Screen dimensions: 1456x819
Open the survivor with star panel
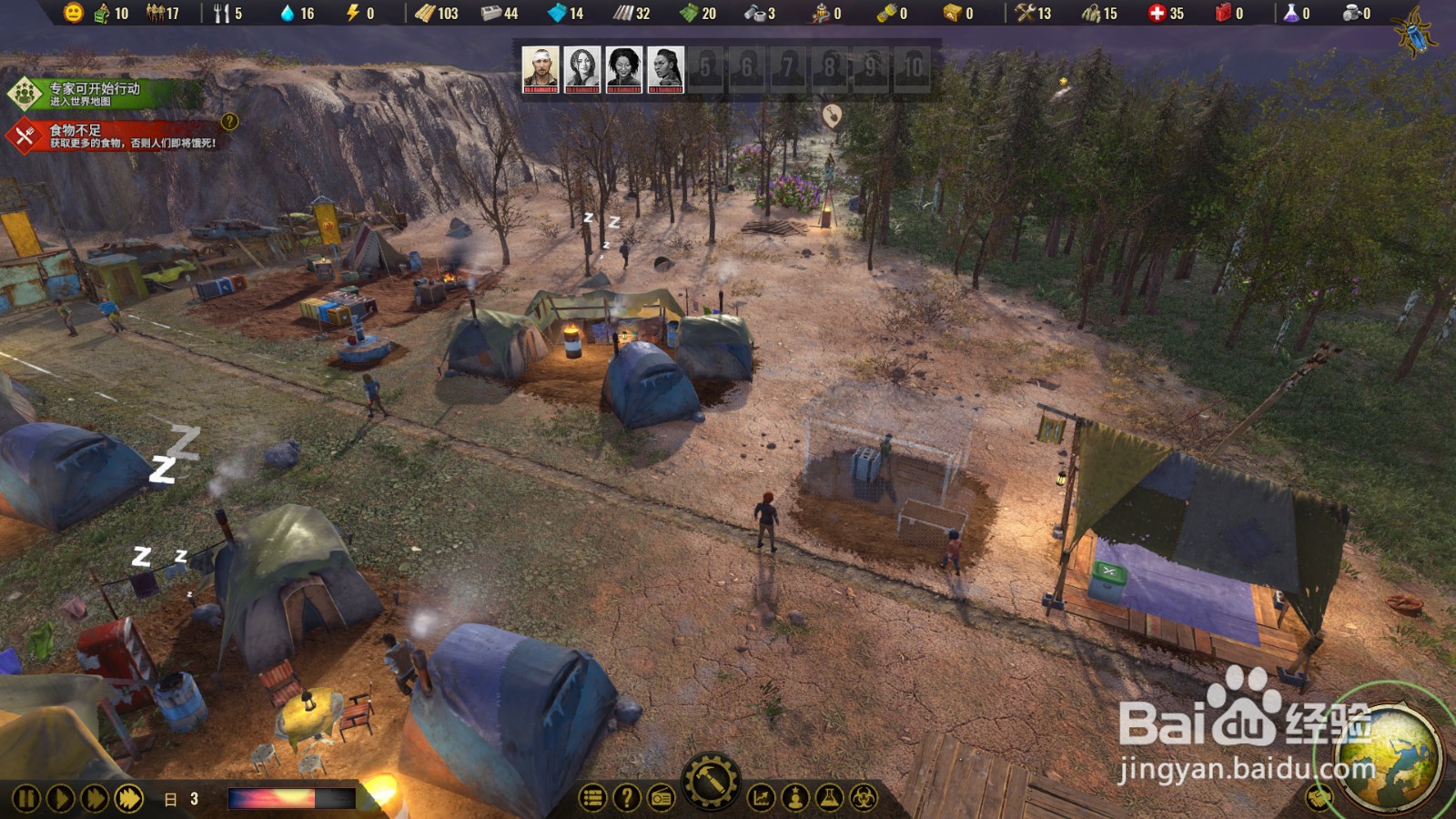tap(795, 799)
